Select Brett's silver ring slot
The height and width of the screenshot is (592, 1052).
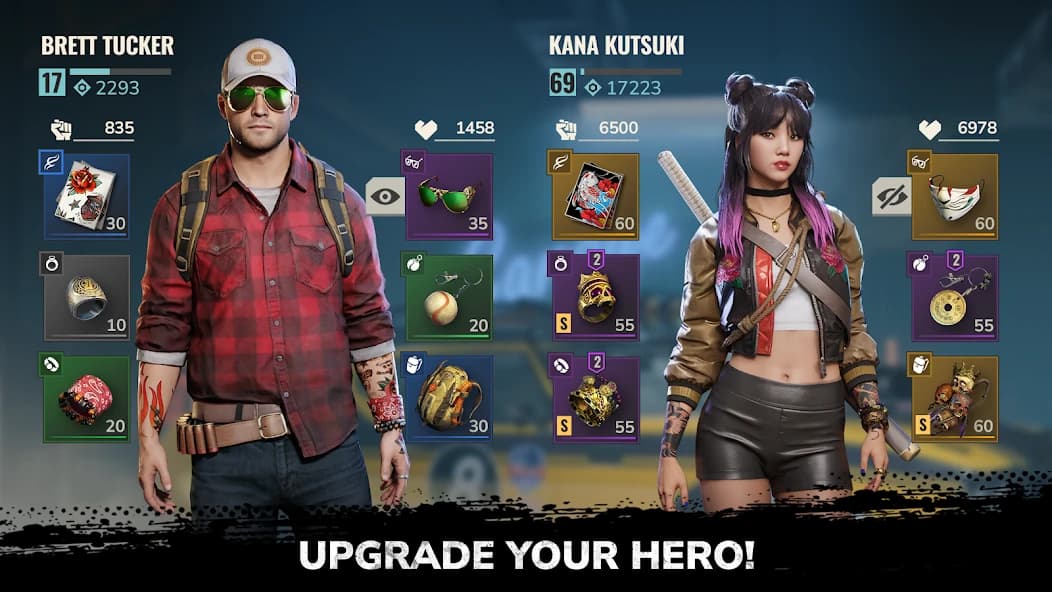86,297
